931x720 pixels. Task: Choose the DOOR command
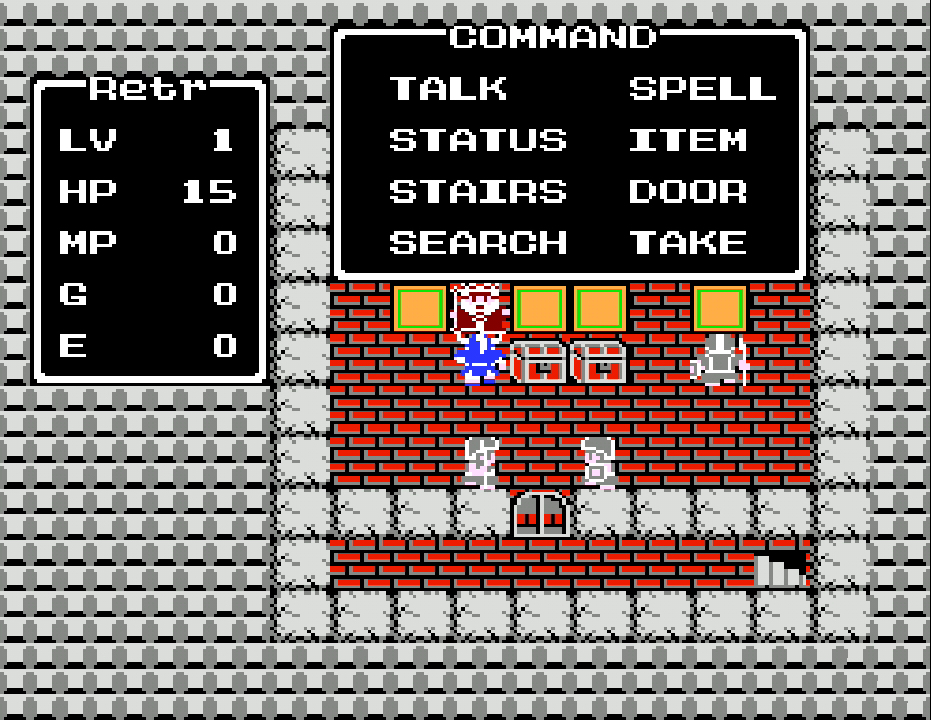coord(688,191)
